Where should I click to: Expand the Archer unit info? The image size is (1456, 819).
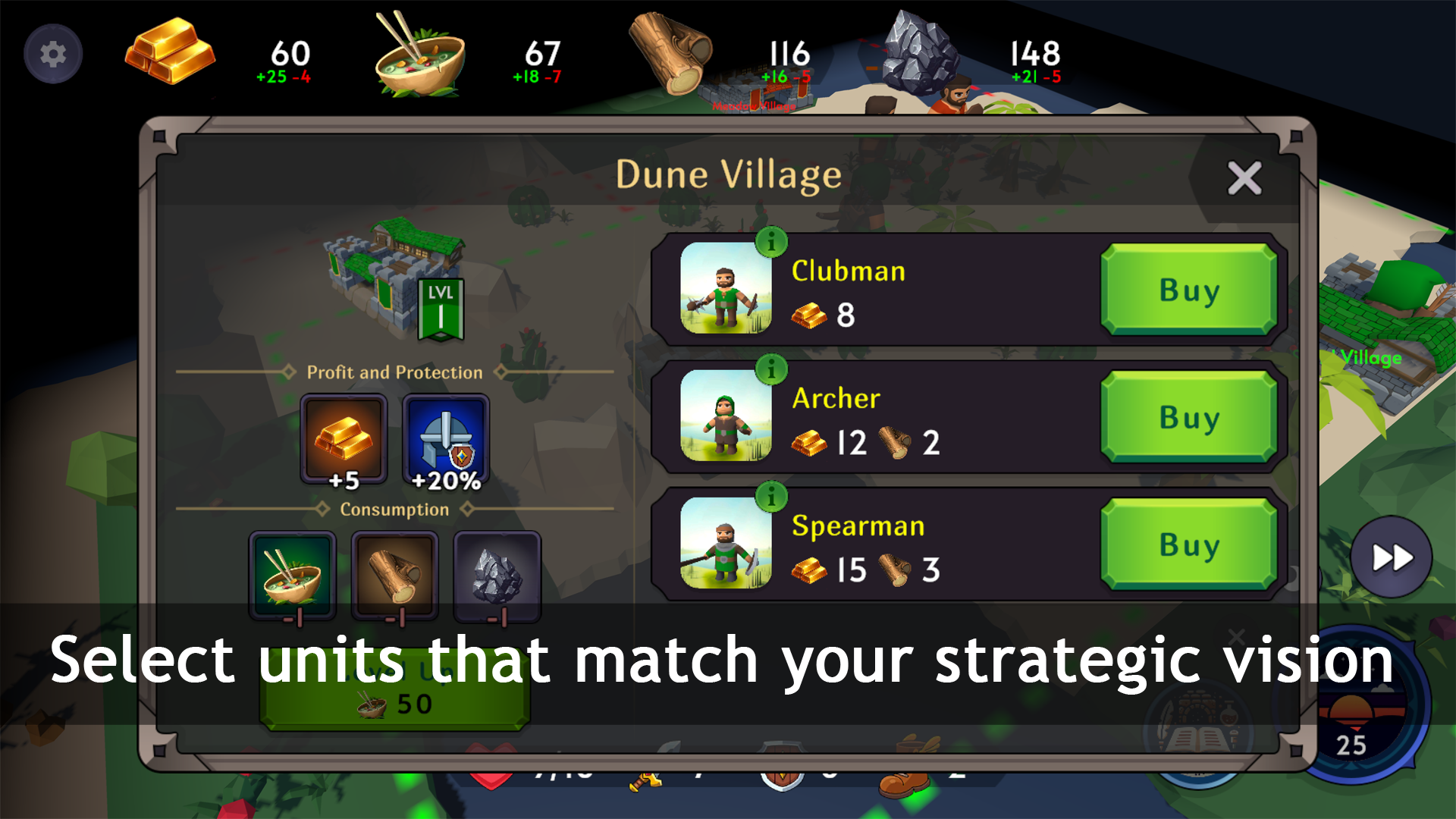(x=773, y=369)
